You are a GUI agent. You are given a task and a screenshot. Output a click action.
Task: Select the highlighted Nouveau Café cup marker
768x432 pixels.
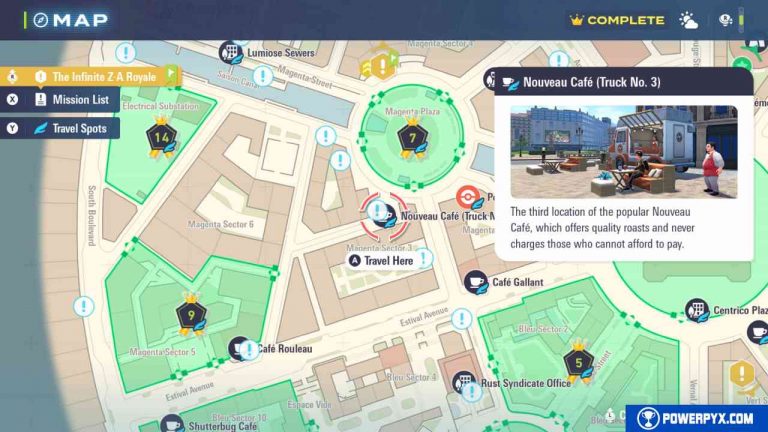point(379,213)
